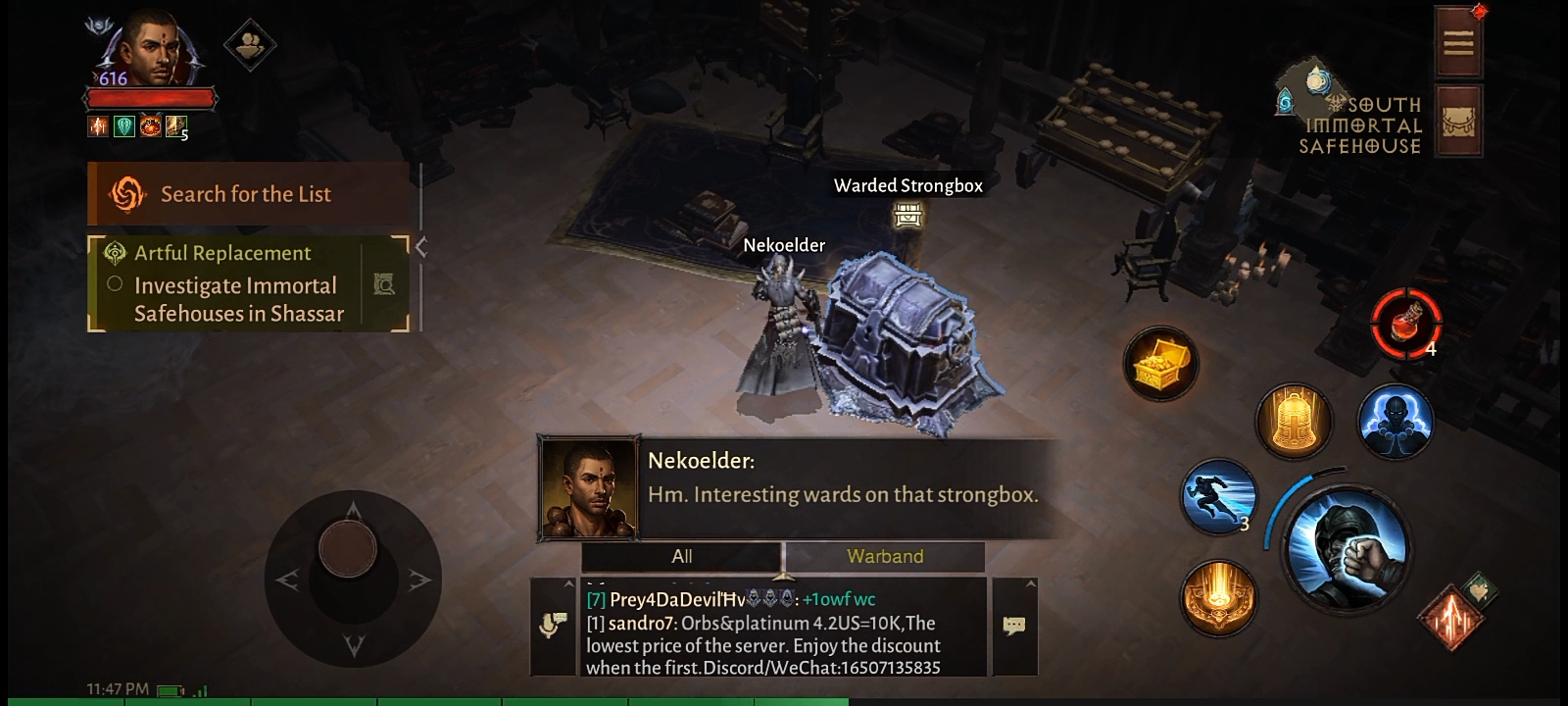Switch to the Warband chat tab

click(x=884, y=557)
